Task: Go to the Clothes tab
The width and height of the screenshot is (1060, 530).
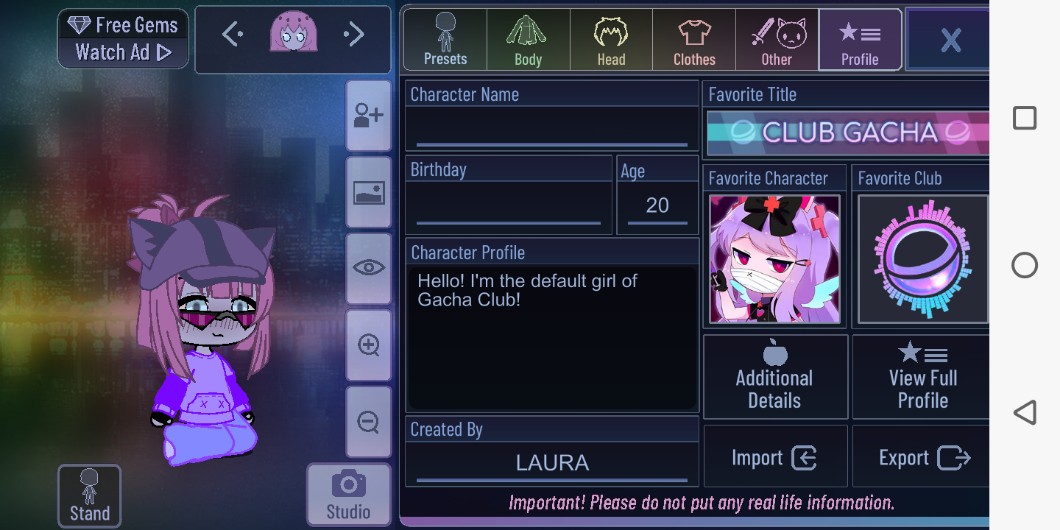Action: 694,40
